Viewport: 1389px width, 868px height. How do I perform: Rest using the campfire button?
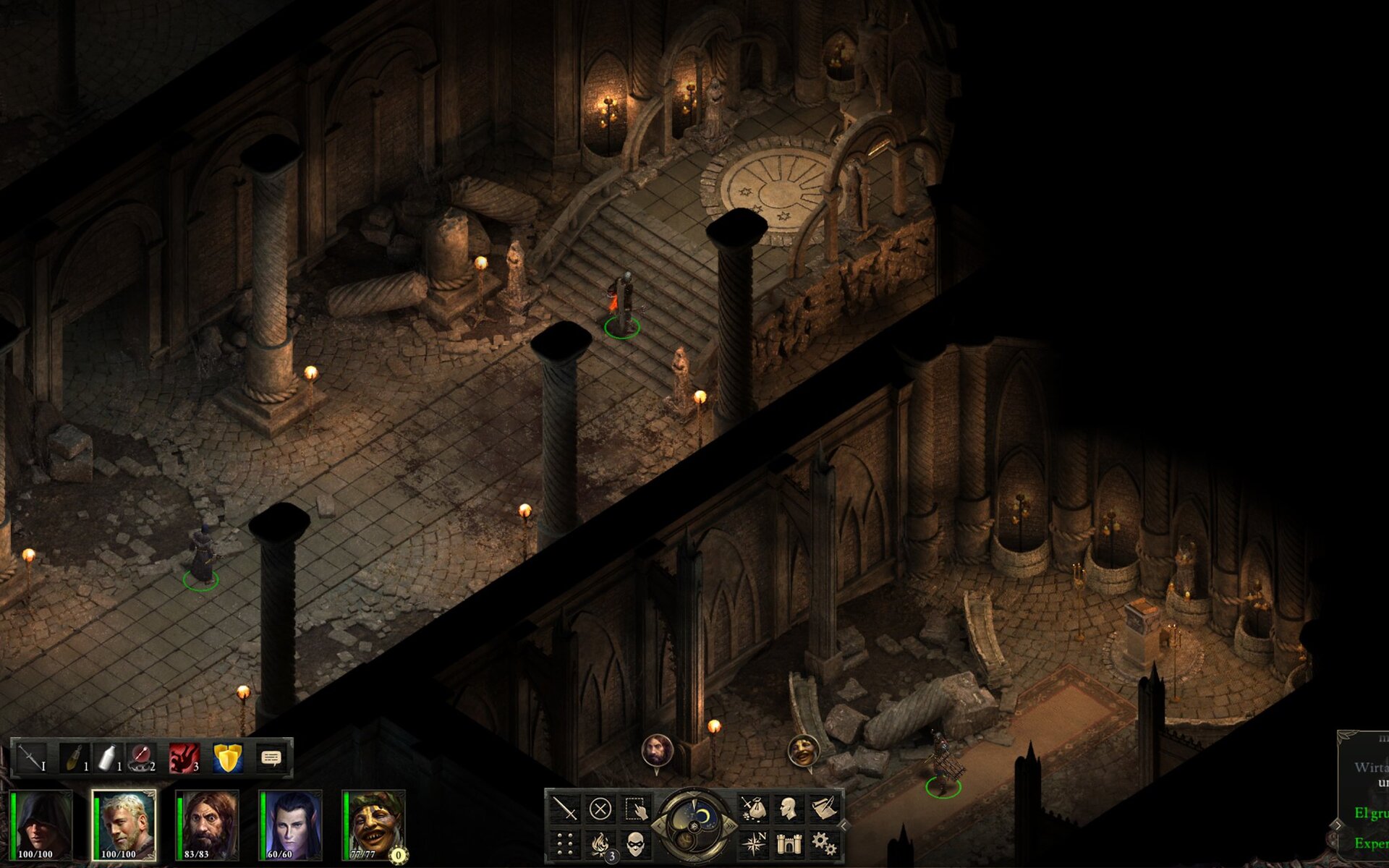point(600,843)
